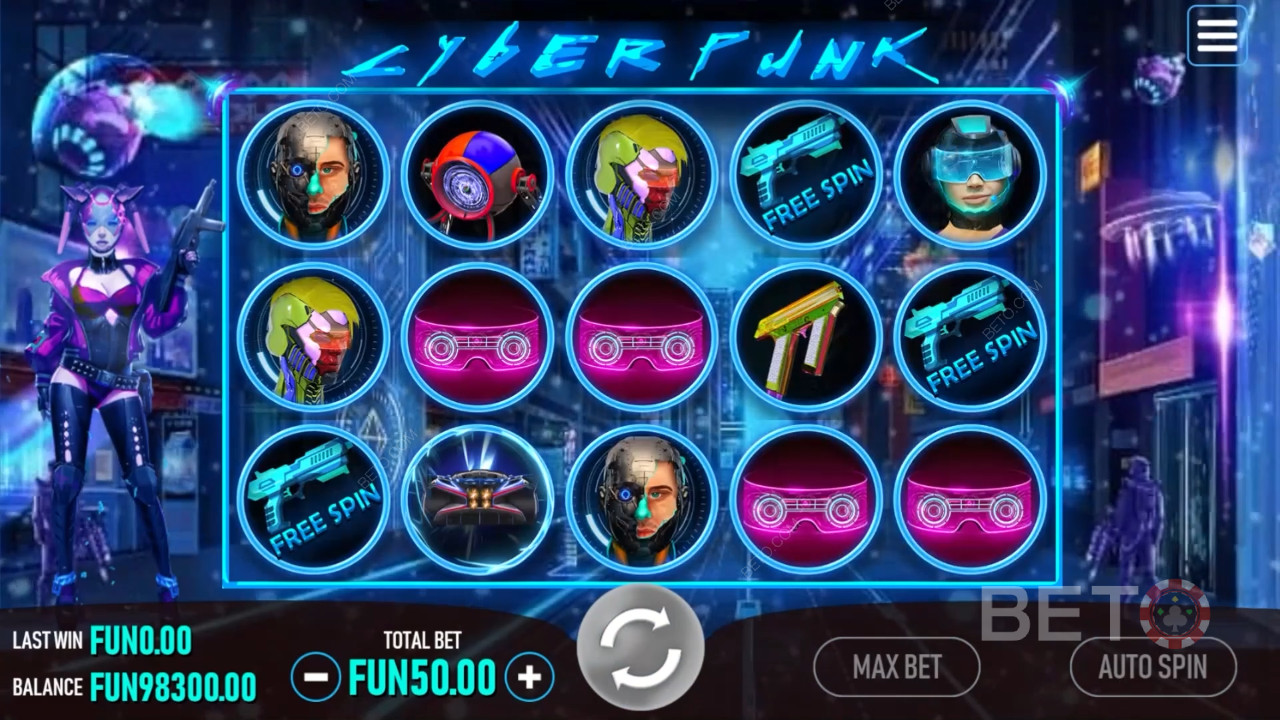
Task: Decrease total bet with the minus button
Action: point(316,678)
